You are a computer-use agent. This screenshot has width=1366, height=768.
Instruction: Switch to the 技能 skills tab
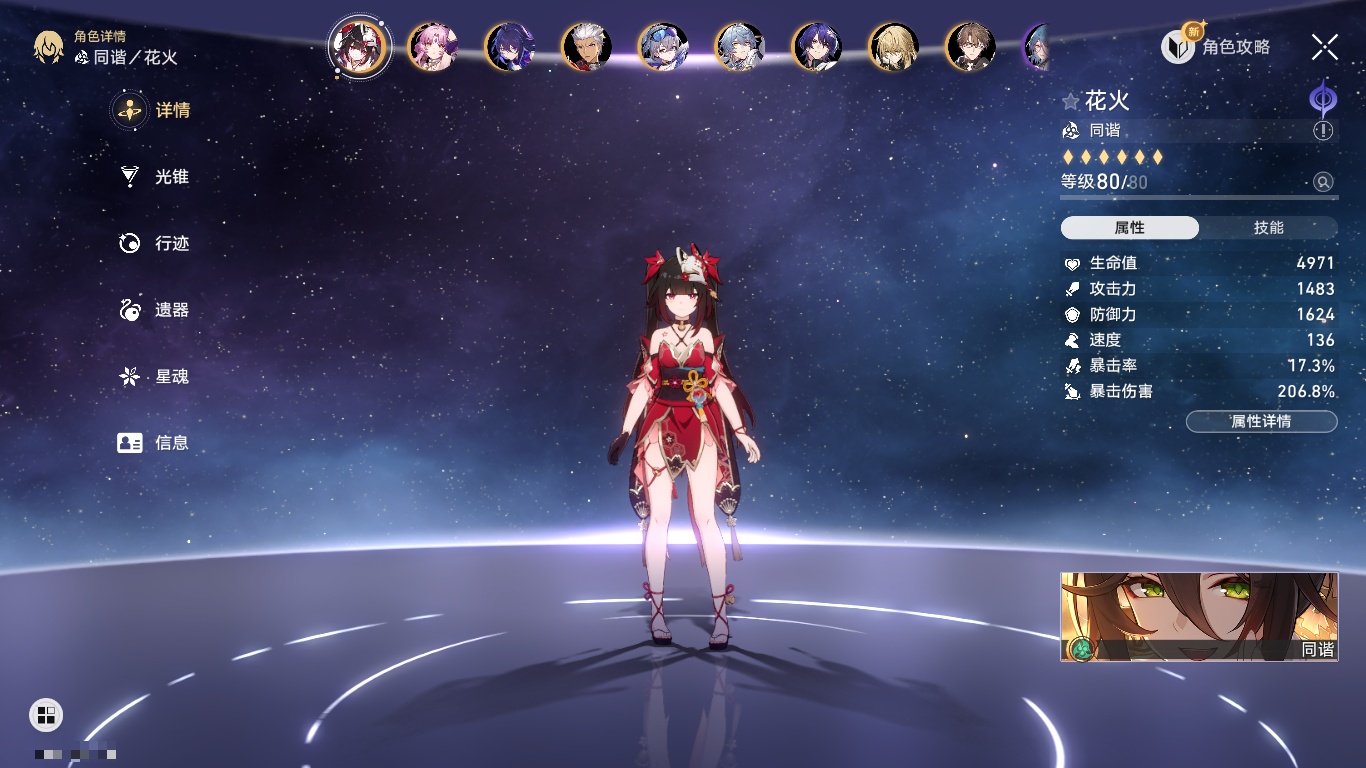click(x=1268, y=228)
